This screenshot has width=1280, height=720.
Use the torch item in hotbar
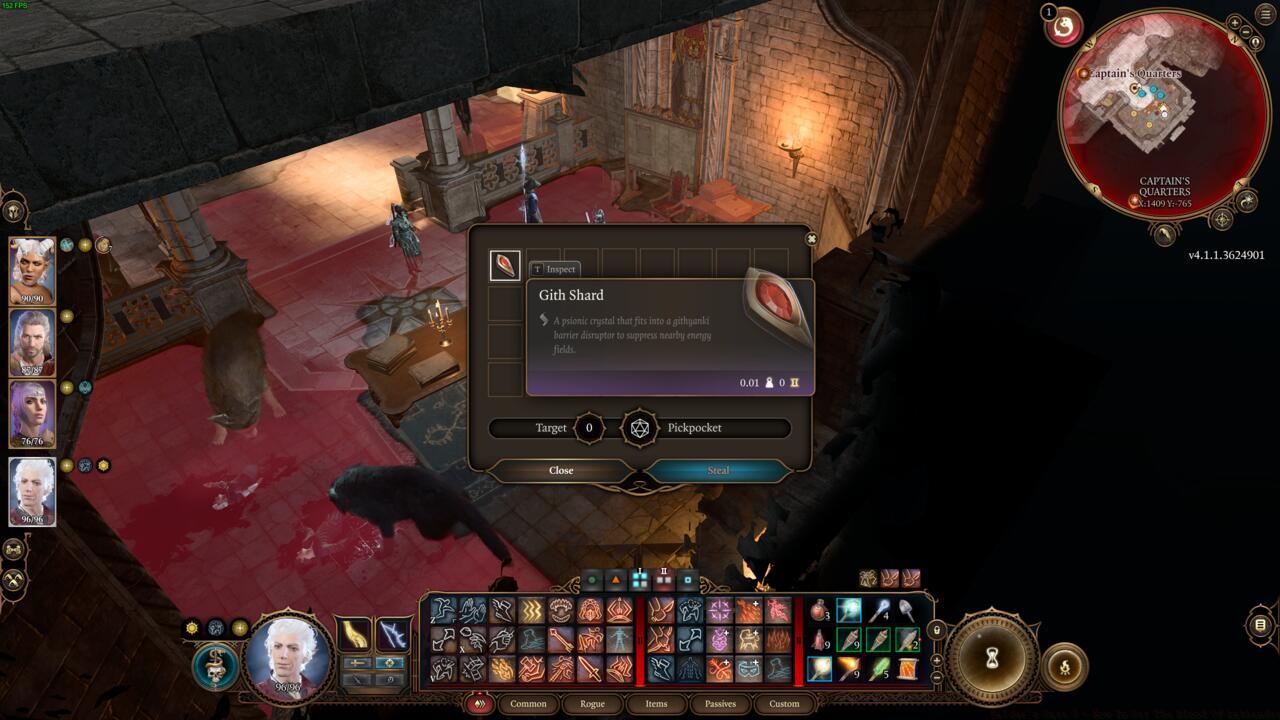[849, 667]
